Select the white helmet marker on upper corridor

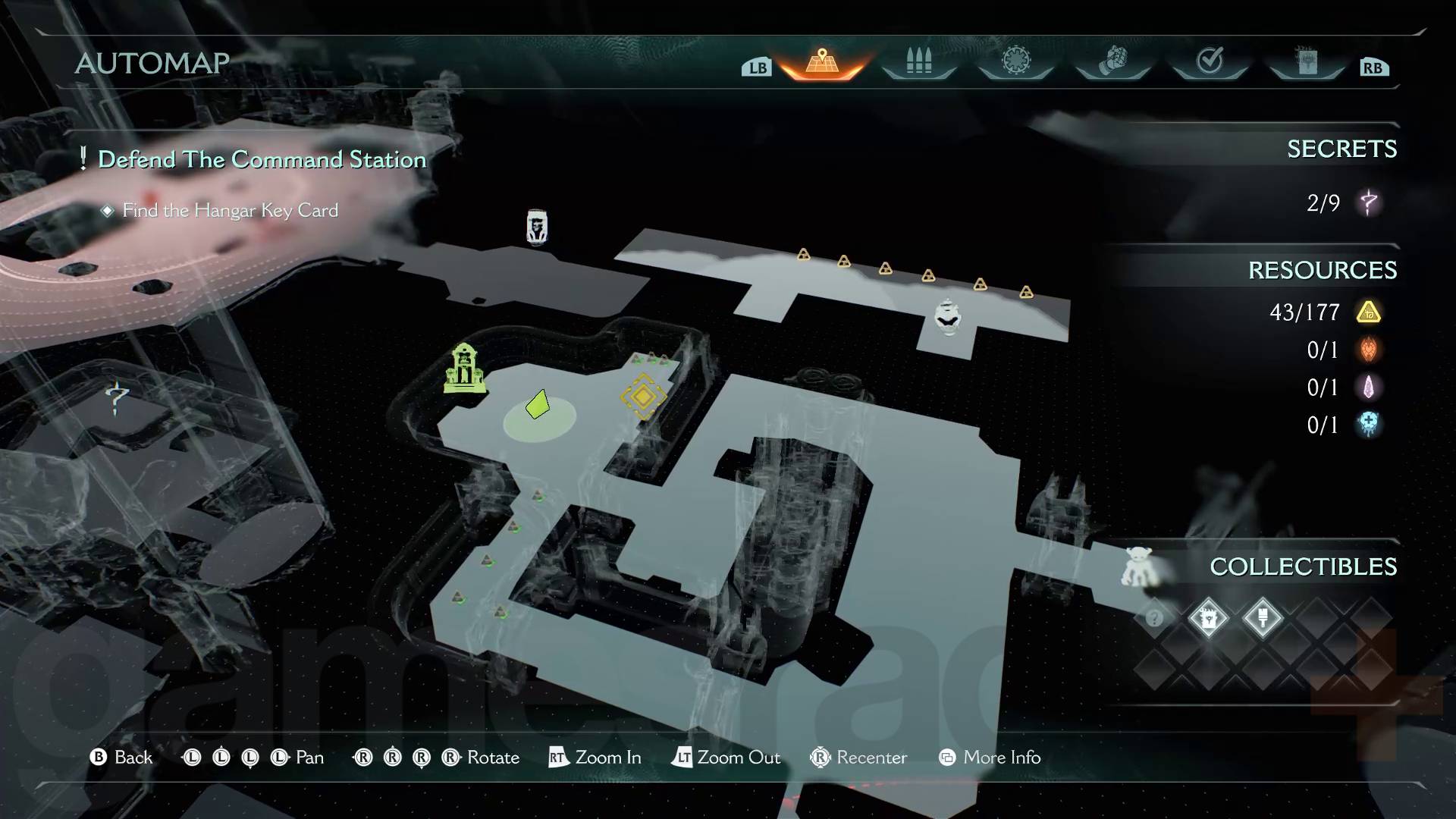click(947, 315)
